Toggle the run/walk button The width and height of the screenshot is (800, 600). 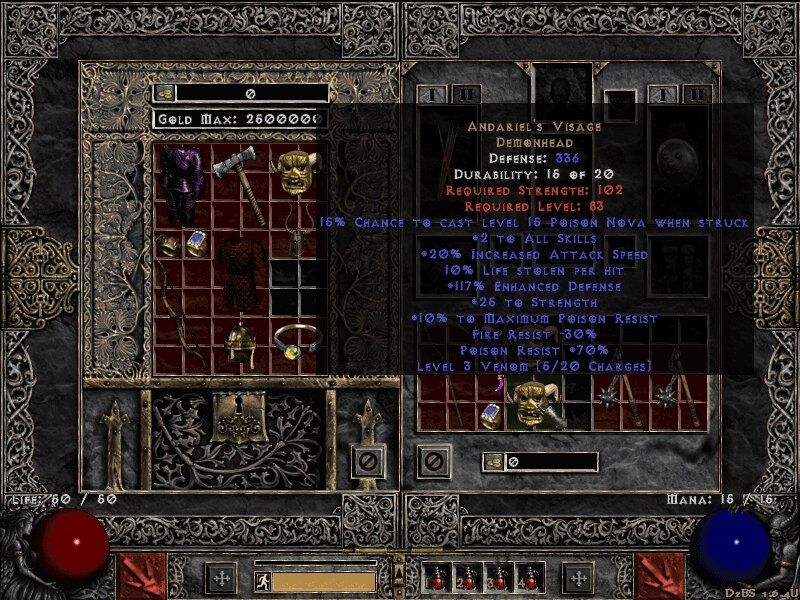point(263,579)
